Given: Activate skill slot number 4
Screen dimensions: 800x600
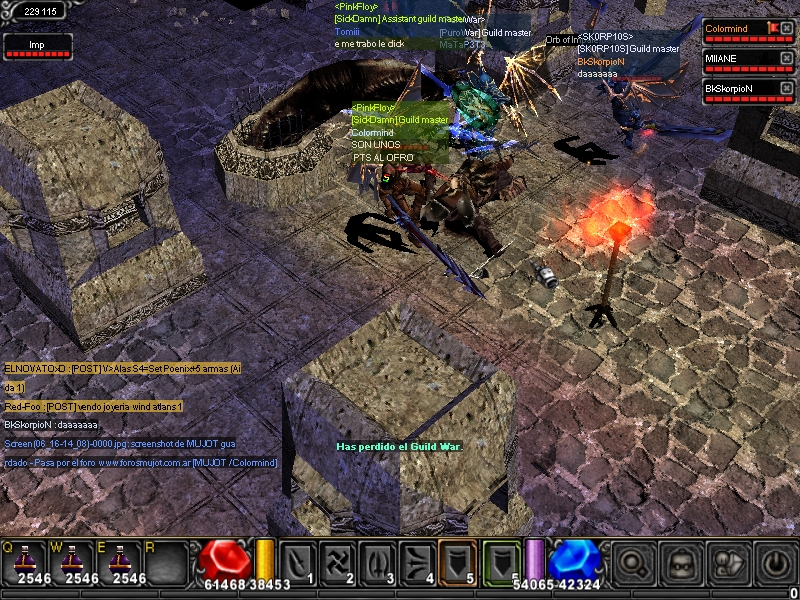Looking at the screenshot, I should (x=417, y=562).
